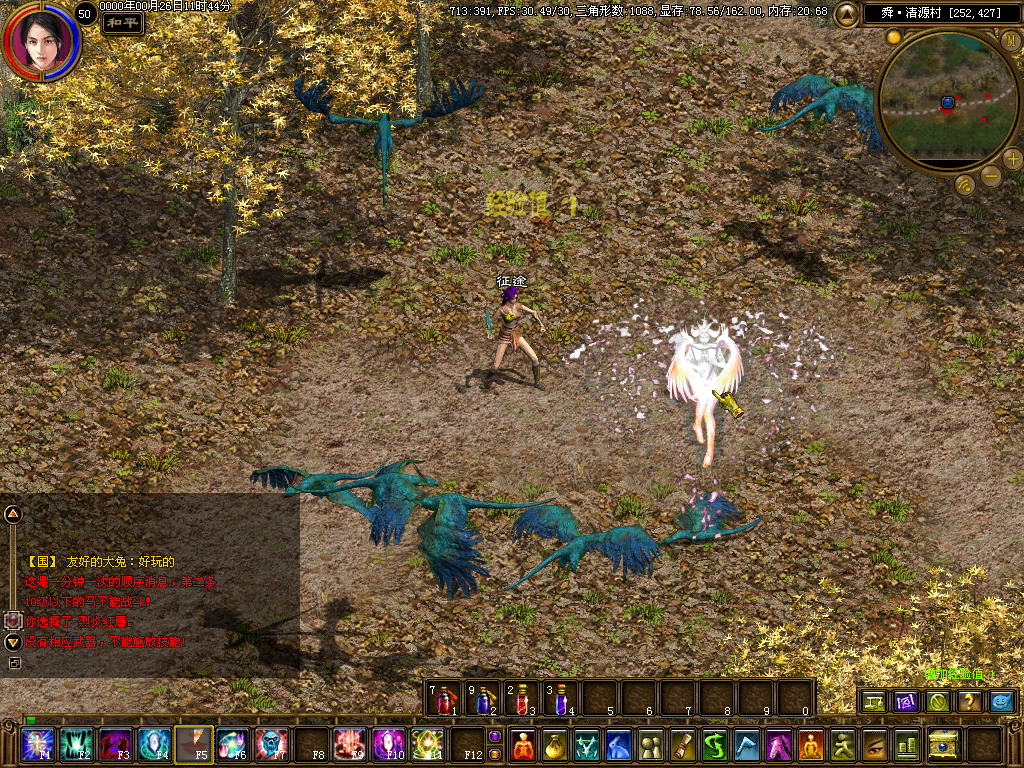Expand the chat log with the up arrow
Image resolution: width=1024 pixels, height=768 pixels.
pos(13,515)
